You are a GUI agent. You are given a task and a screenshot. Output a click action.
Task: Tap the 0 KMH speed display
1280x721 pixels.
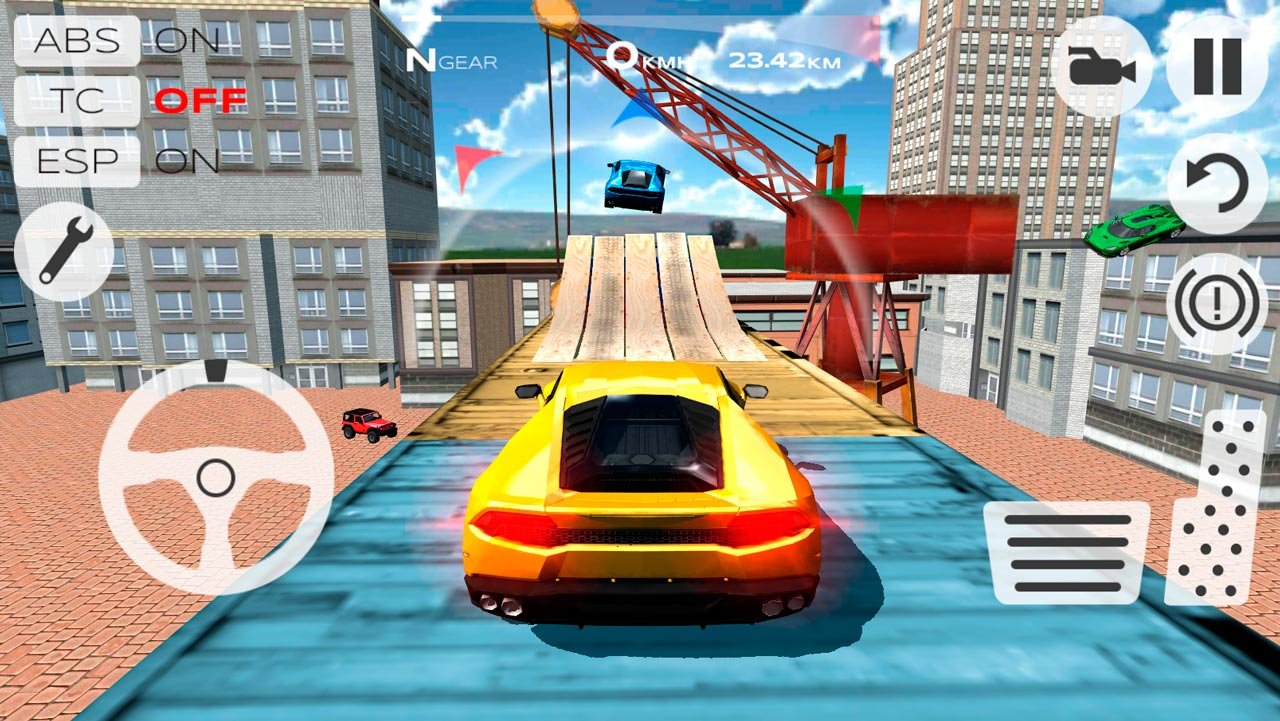coord(648,58)
